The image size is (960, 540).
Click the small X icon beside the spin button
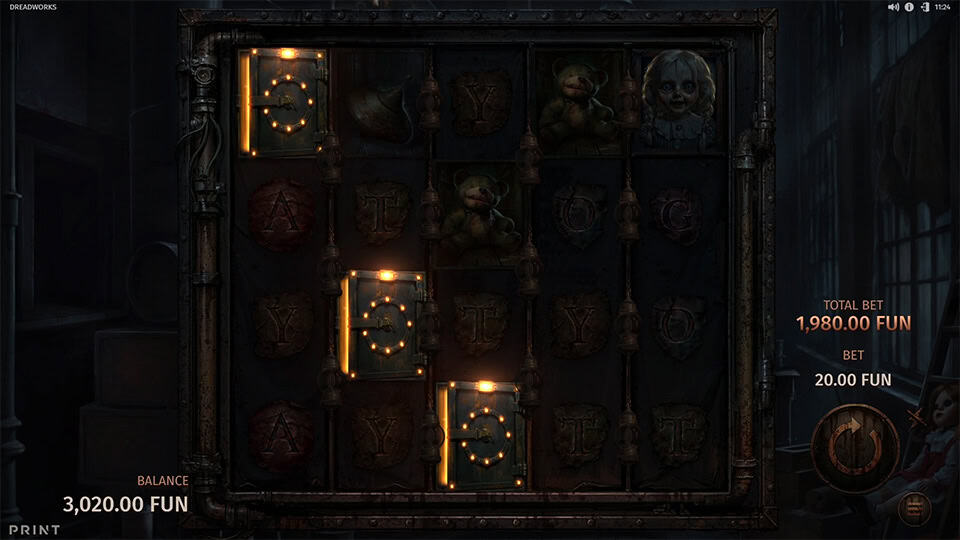(912, 417)
